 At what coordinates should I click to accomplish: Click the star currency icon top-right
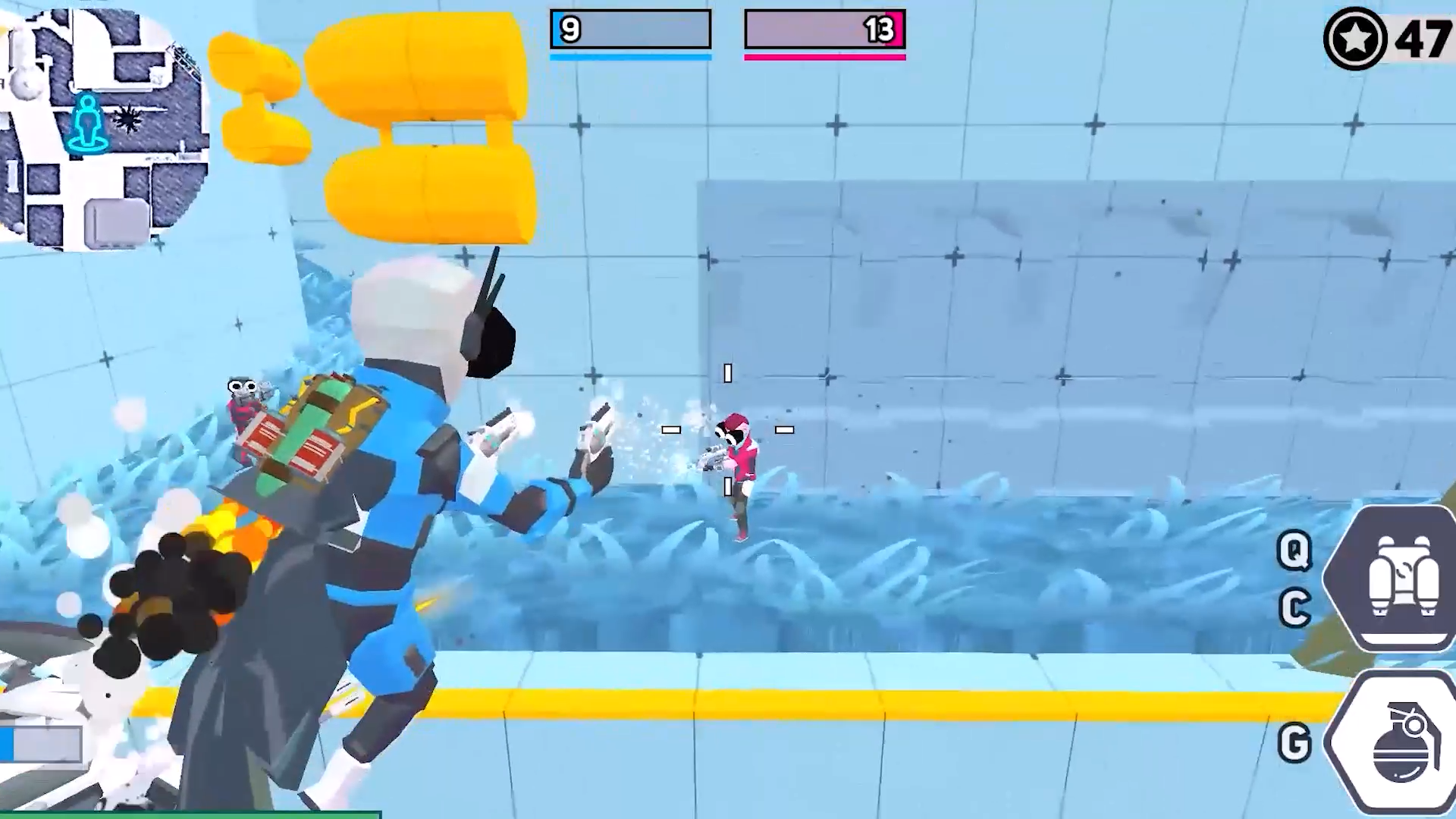pyautogui.click(x=1355, y=38)
